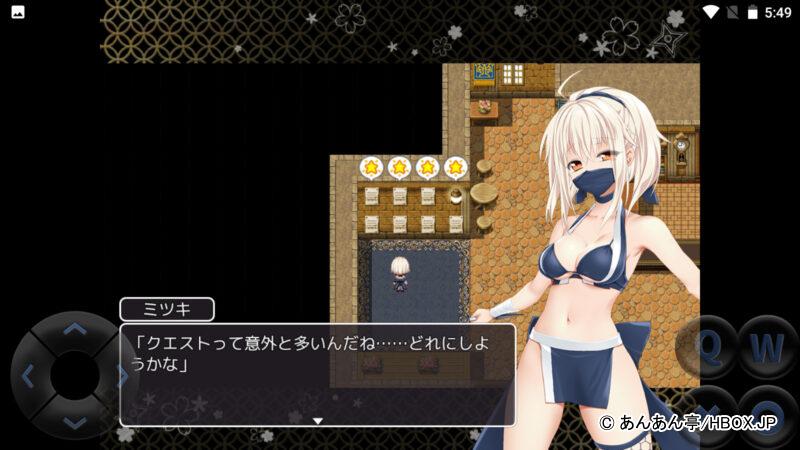
Task: Click the dialogue continue arrow indicator
Action: pyautogui.click(x=318, y=421)
